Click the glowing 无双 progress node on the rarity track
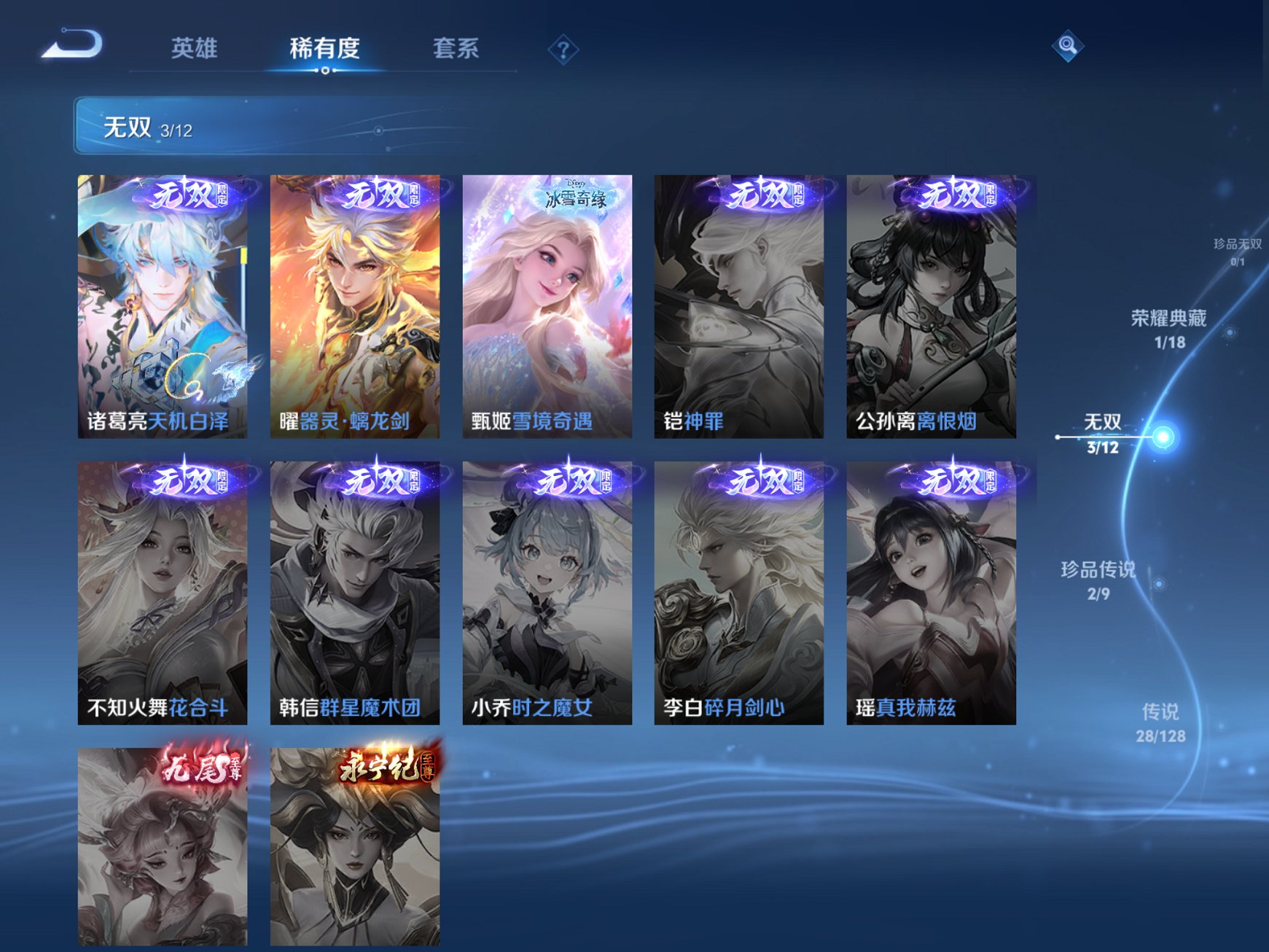Viewport: 1269px width, 952px height. 1162,435
